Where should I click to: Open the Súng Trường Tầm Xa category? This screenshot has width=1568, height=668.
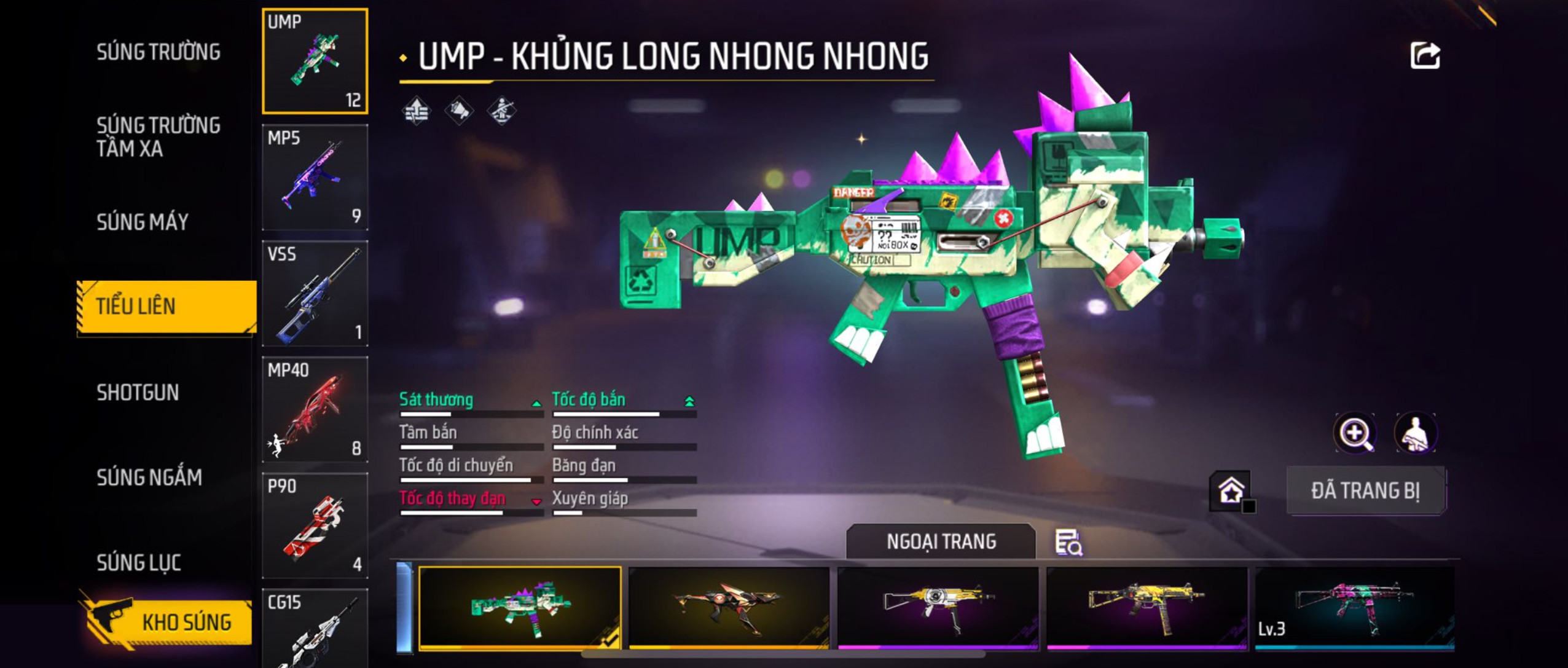coord(158,136)
